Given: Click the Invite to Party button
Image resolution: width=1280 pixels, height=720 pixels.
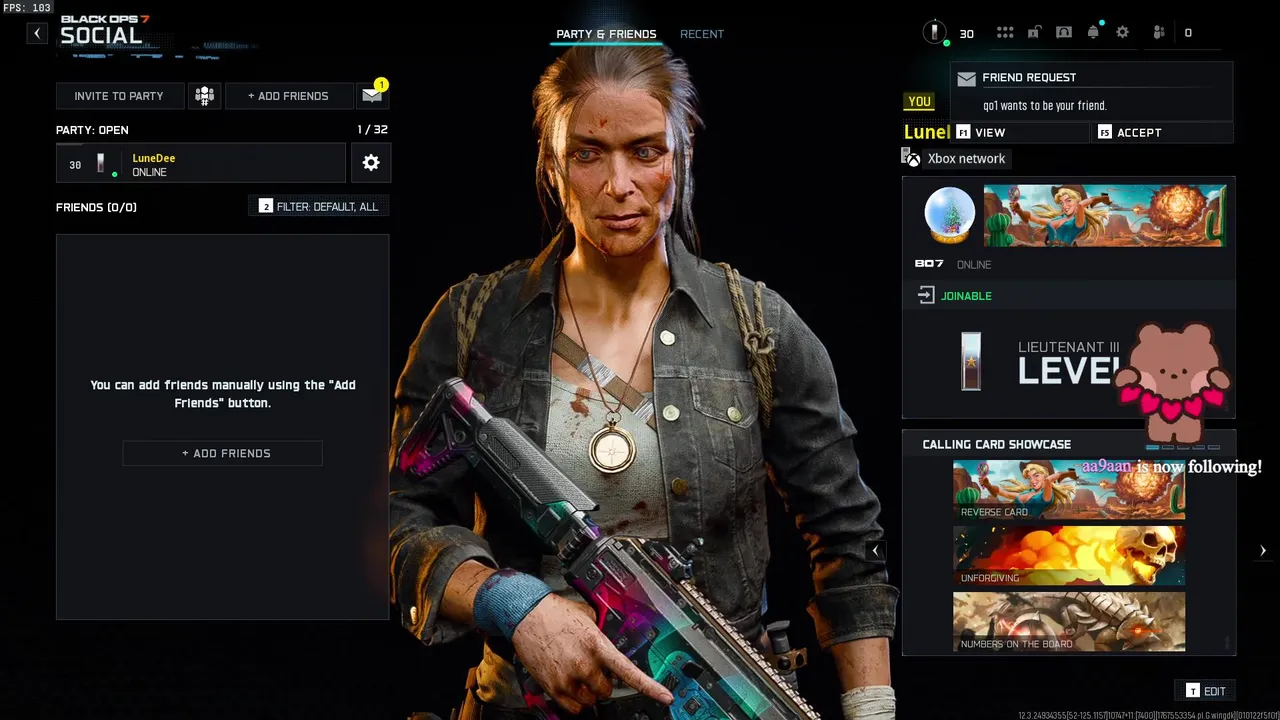Looking at the screenshot, I should 119,96.
